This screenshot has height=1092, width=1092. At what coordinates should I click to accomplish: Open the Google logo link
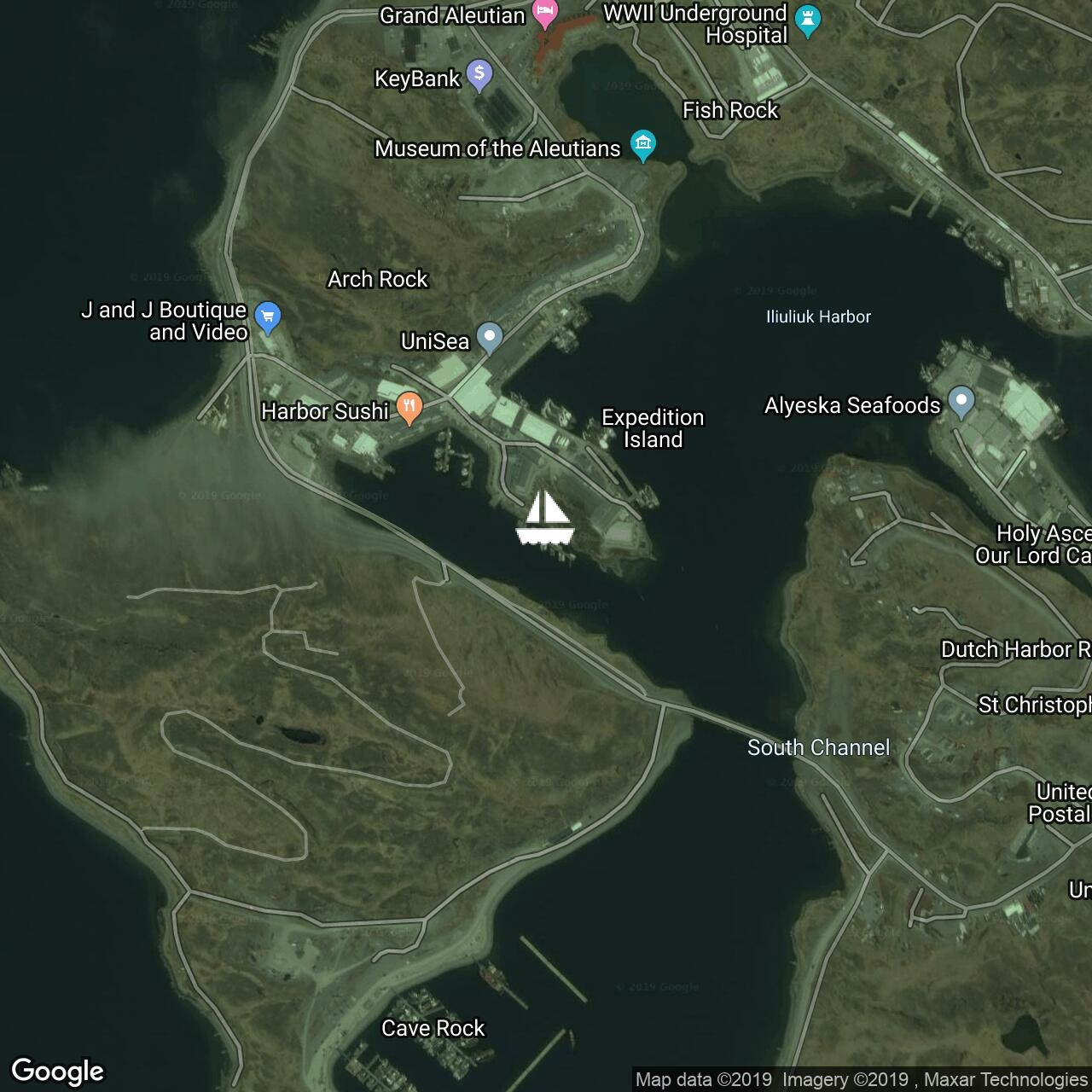point(58,1071)
